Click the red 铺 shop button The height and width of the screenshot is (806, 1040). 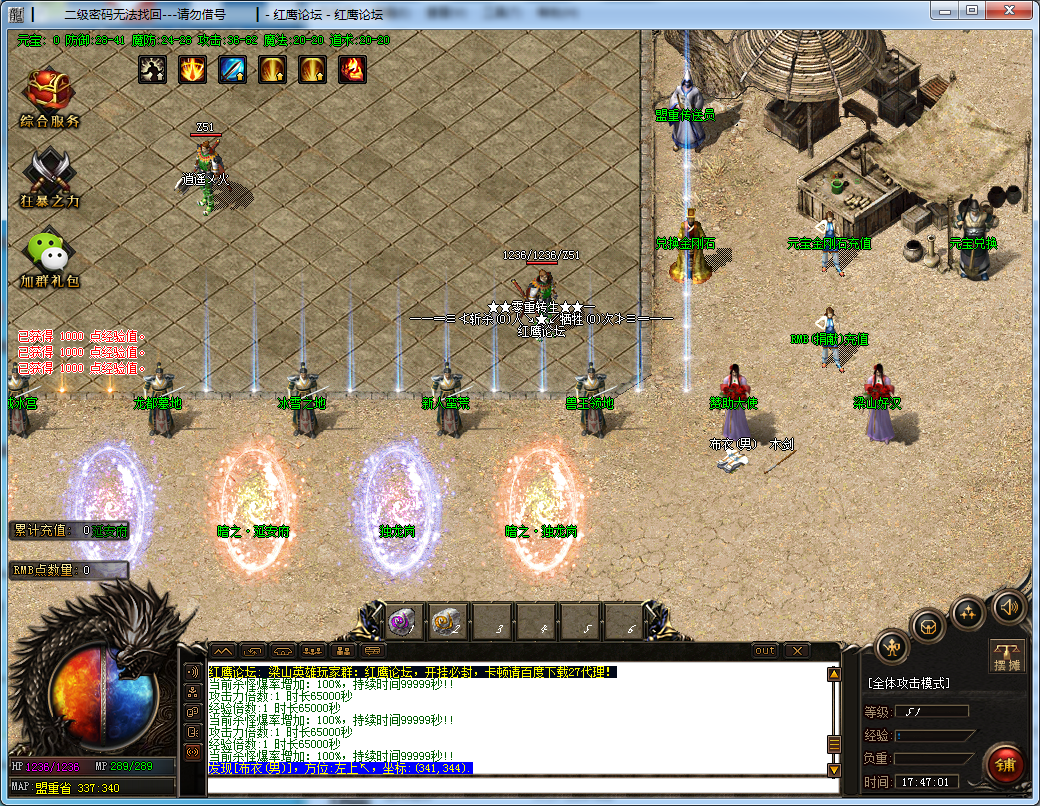(x=1005, y=764)
